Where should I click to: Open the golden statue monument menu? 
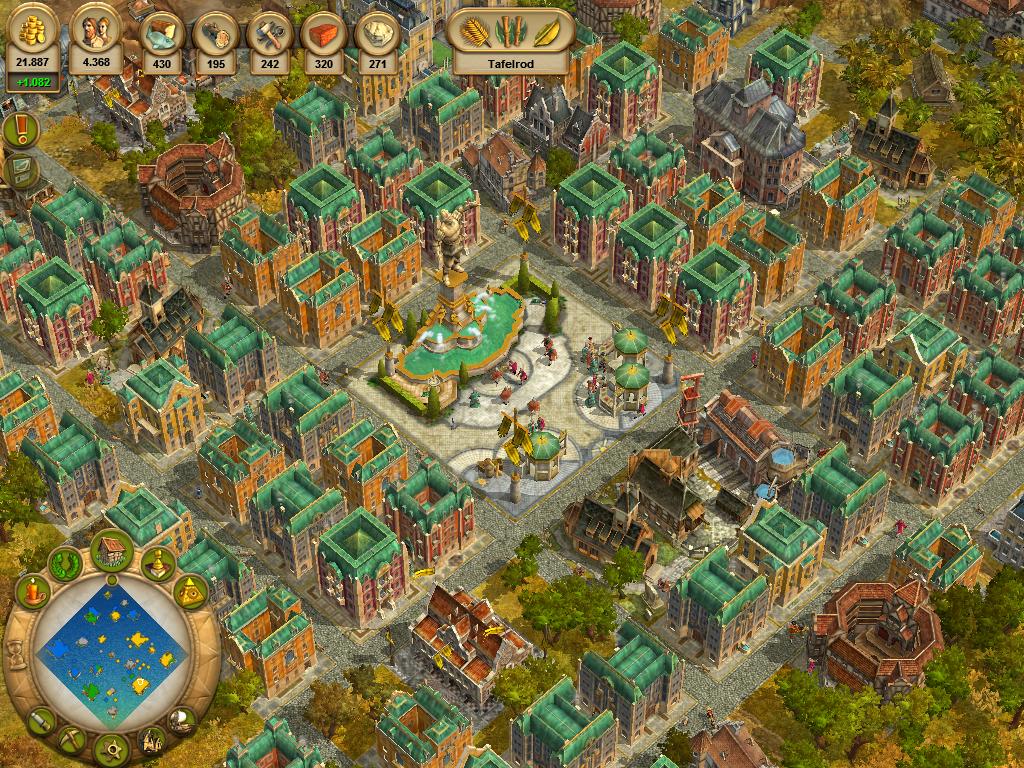[157, 565]
